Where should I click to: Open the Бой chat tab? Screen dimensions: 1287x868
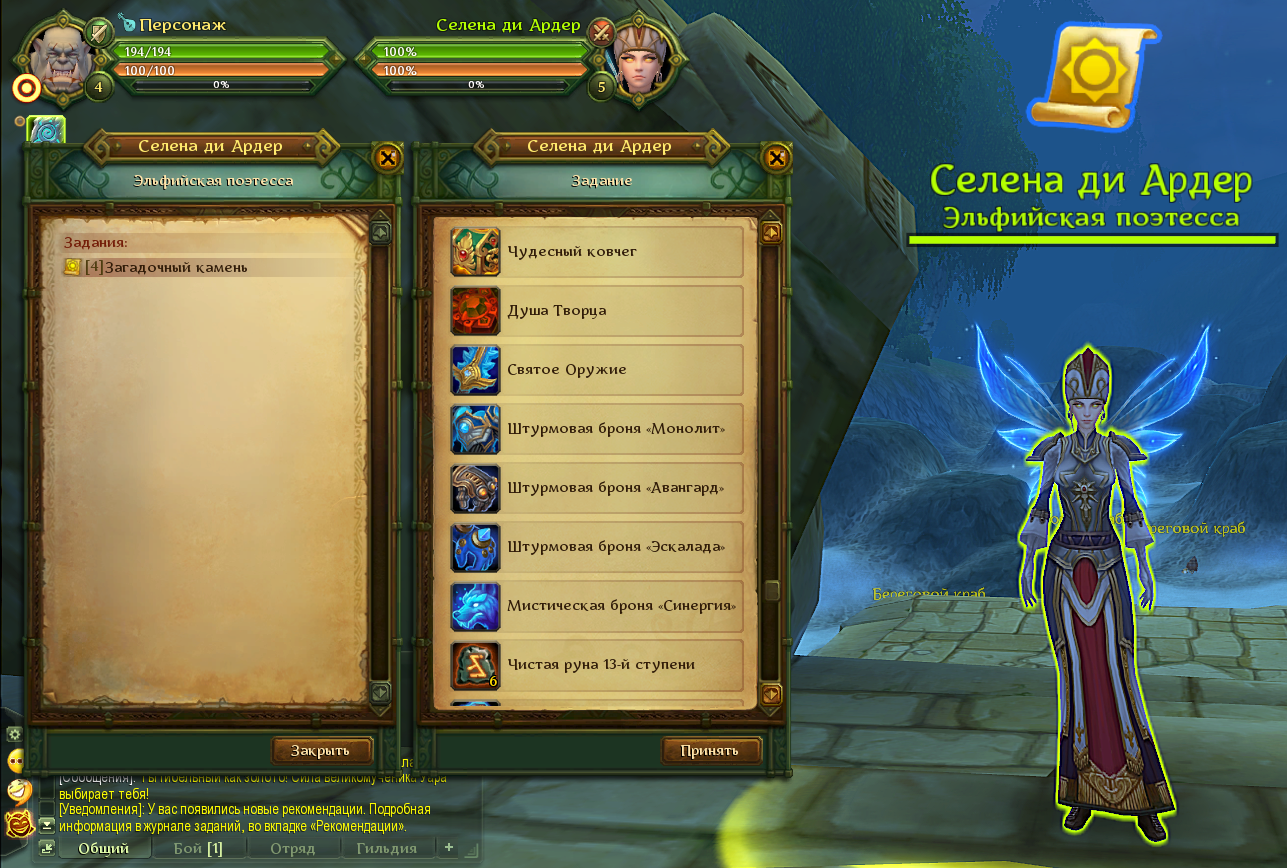pos(198,848)
